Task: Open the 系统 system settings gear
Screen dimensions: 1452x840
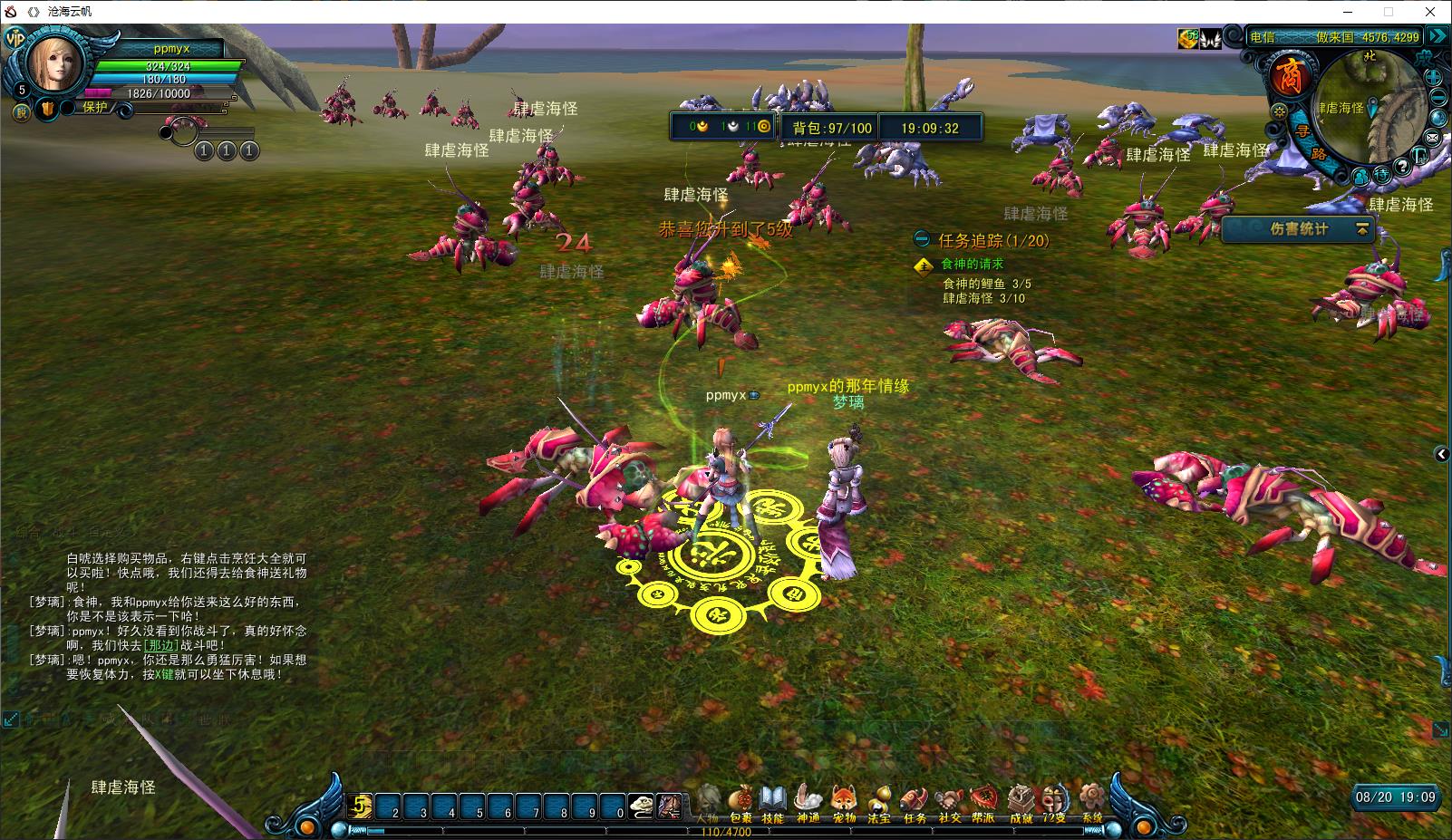Action: click(x=1092, y=801)
